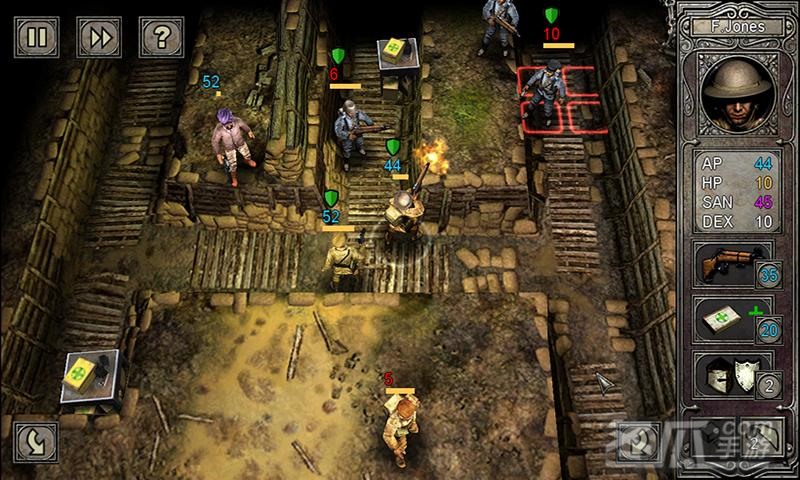Click the curved arrow button at bottom-left

click(36, 441)
